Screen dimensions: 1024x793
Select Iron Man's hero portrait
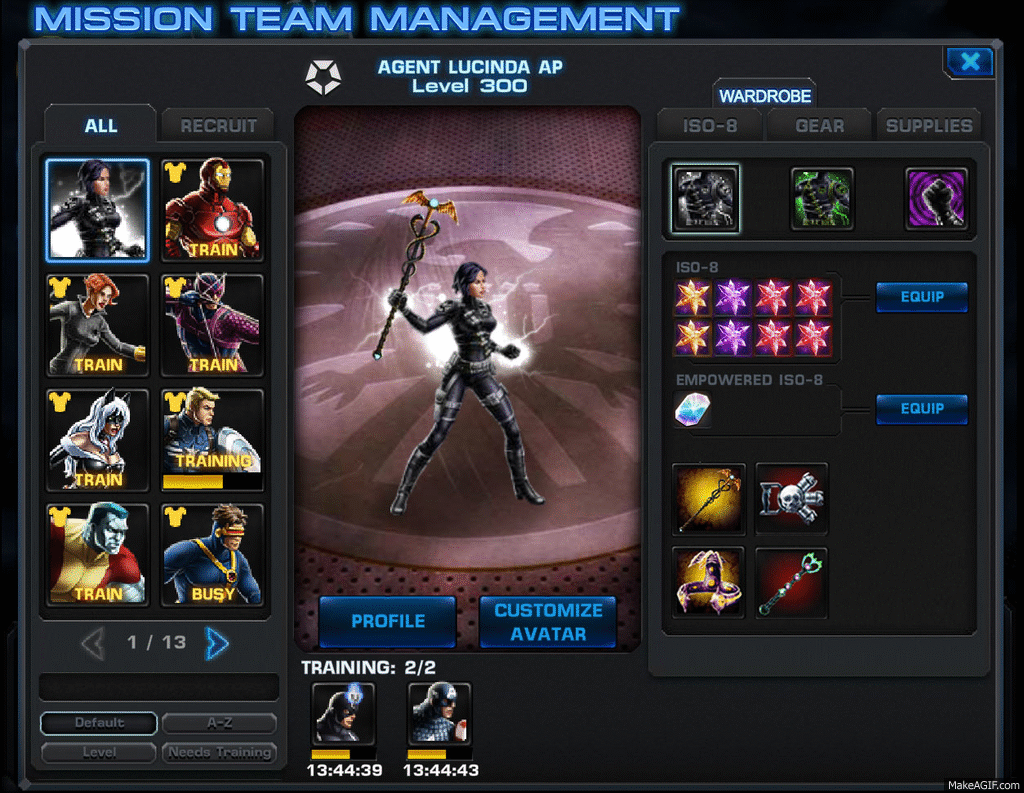tap(212, 210)
